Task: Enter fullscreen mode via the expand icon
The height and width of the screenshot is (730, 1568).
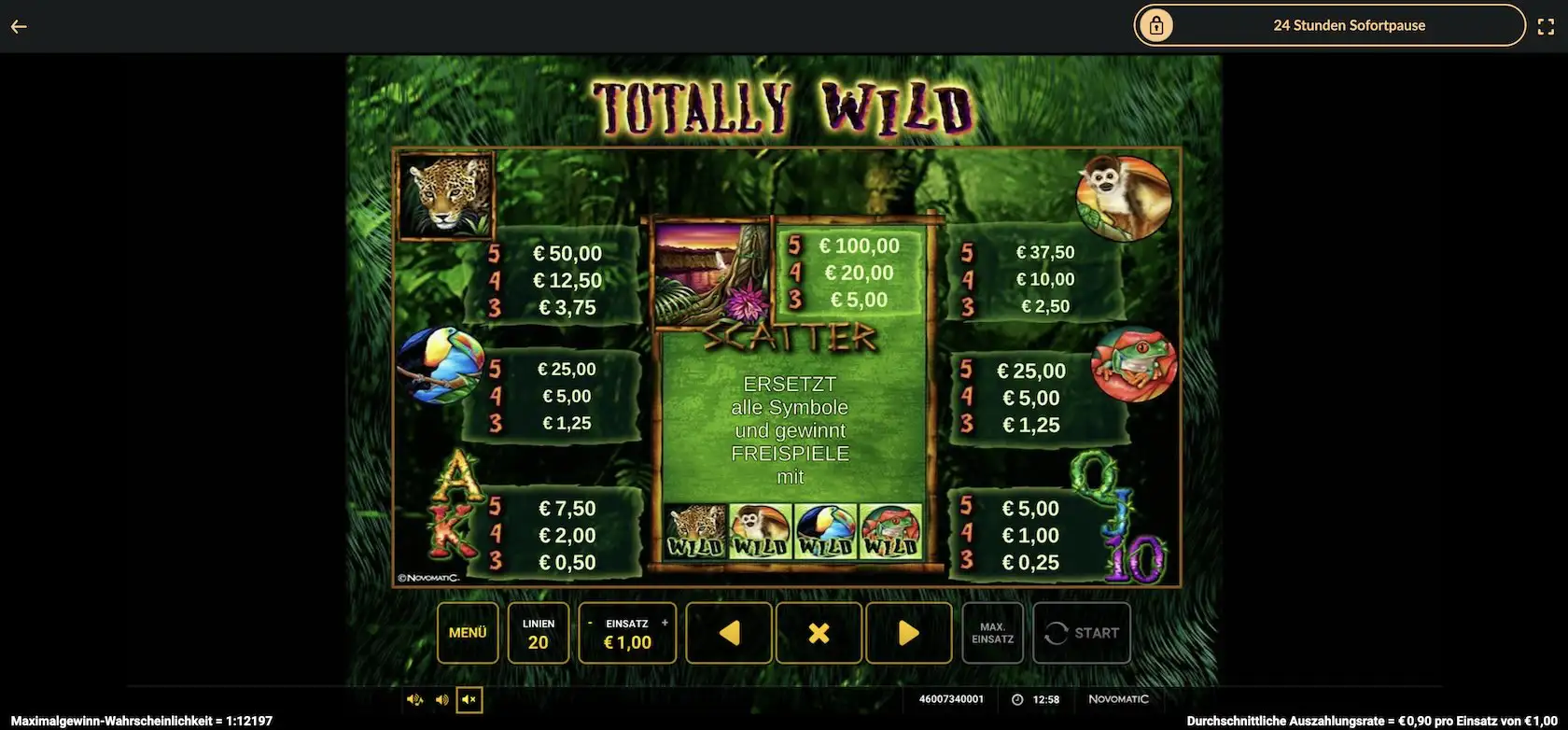Action: click(1547, 25)
